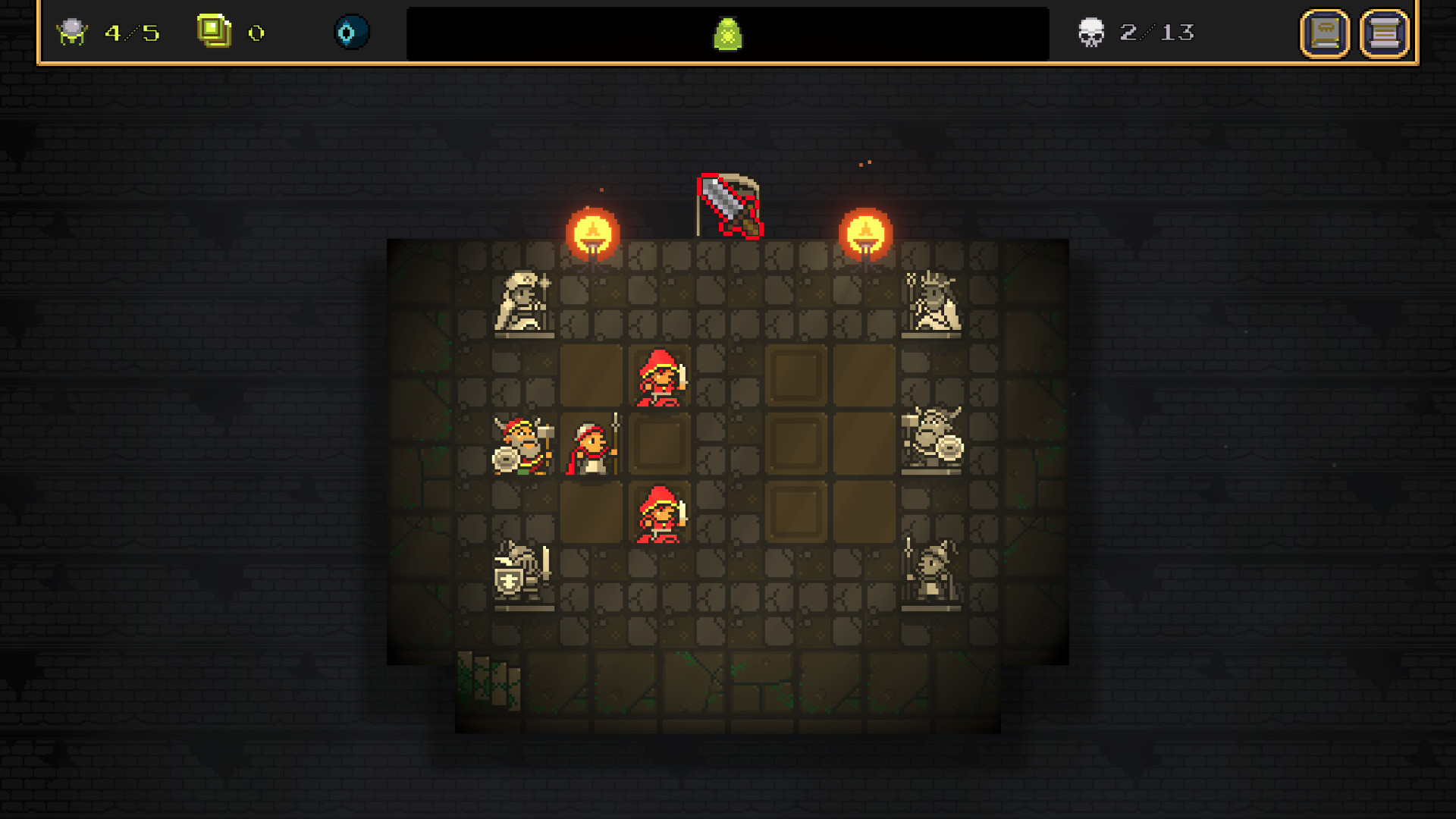Choose the horned minotaur statue
Image resolution: width=1456 pixels, height=819 pixels.
(932, 440)
